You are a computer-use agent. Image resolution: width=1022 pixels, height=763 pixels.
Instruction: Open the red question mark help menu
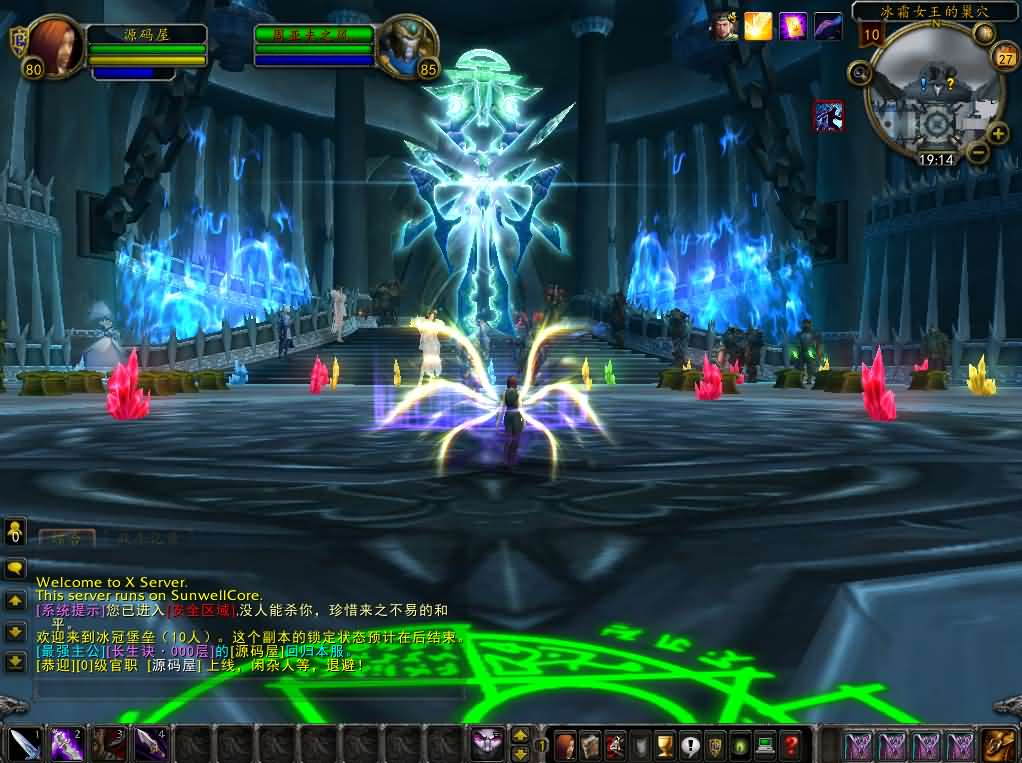pyautogui.click(x=790, y=745)
